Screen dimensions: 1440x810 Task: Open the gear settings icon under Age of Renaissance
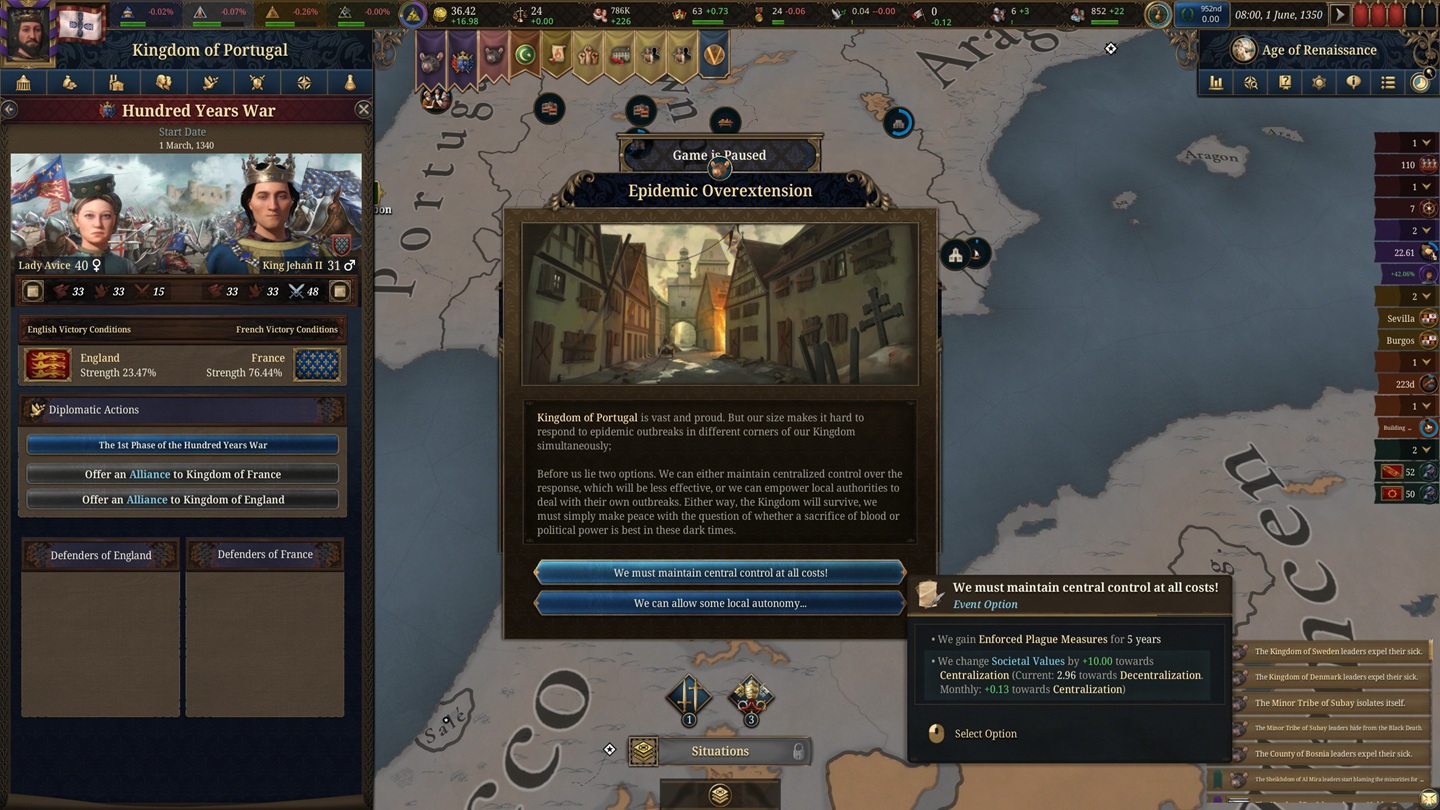[x=1319, y=83]
